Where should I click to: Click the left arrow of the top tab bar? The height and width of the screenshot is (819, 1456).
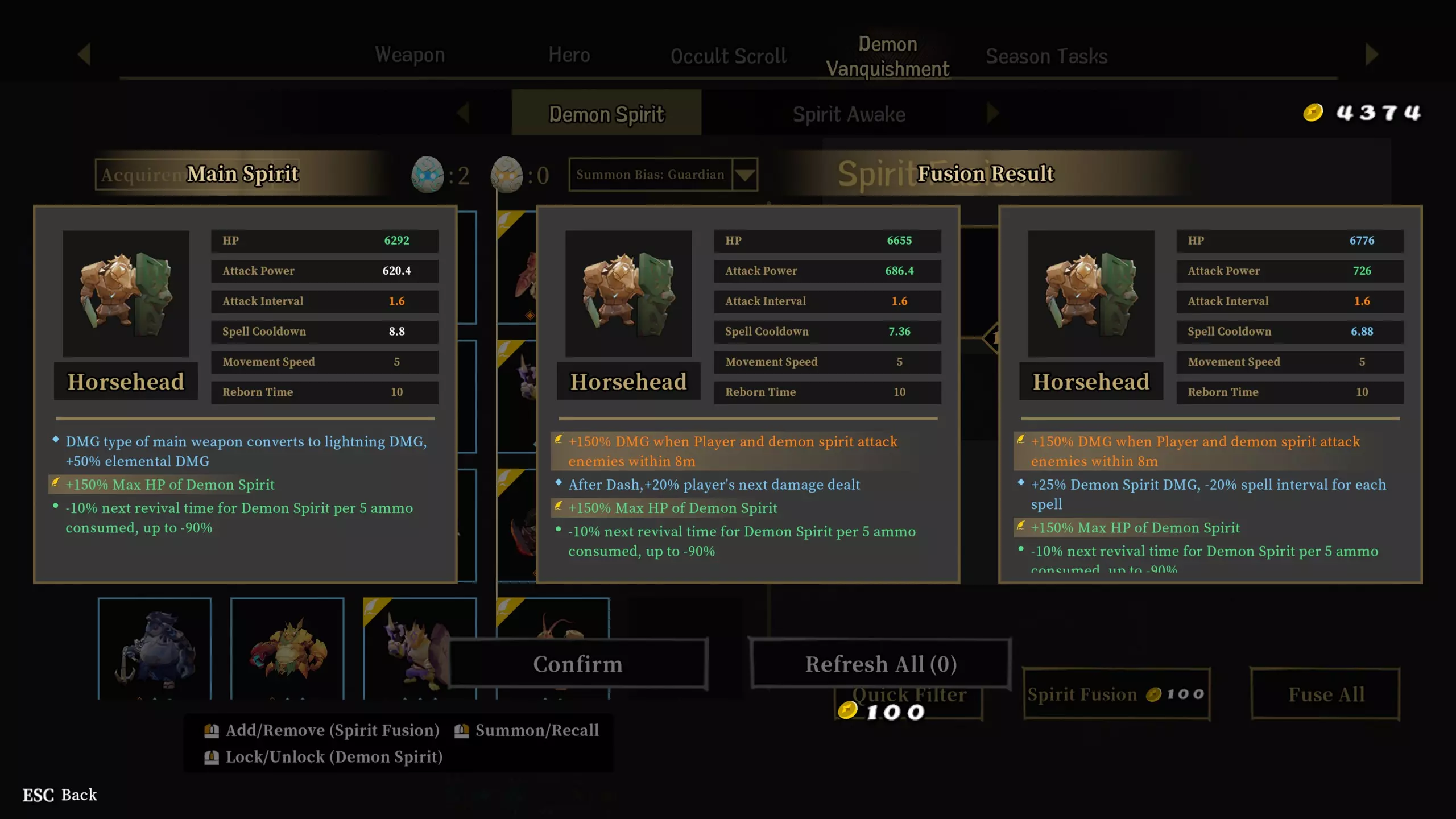pos(84,55)
